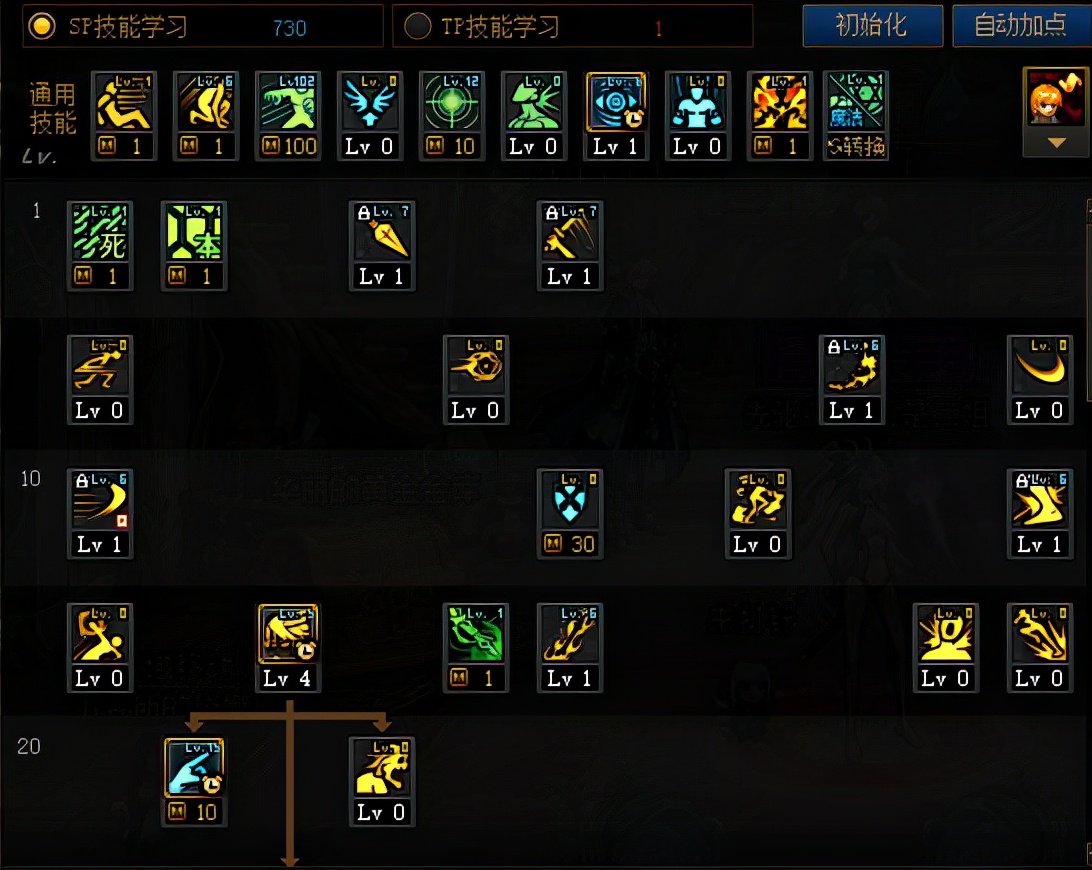This screenshot has width=1092, height=870.
Task: Click the blue skill with 10 at level 20
Action: [x=194, y=771]
